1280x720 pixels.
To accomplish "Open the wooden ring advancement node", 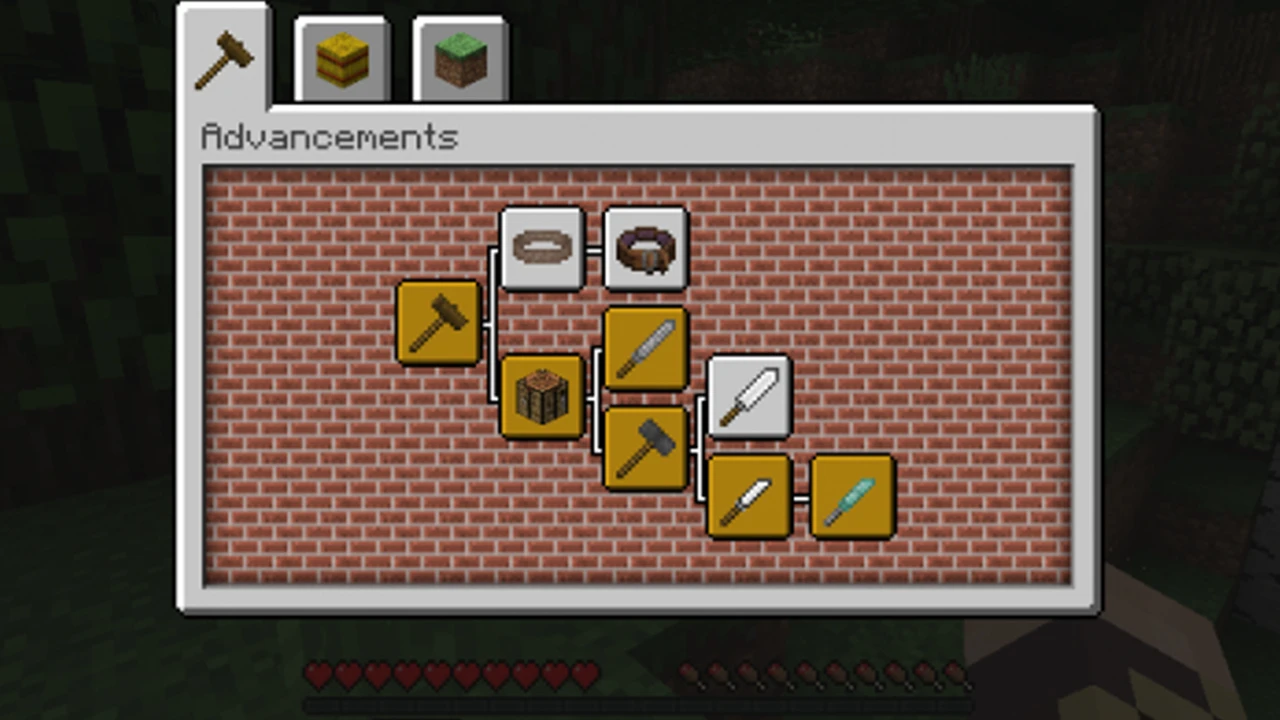I will tap(542, 248).
